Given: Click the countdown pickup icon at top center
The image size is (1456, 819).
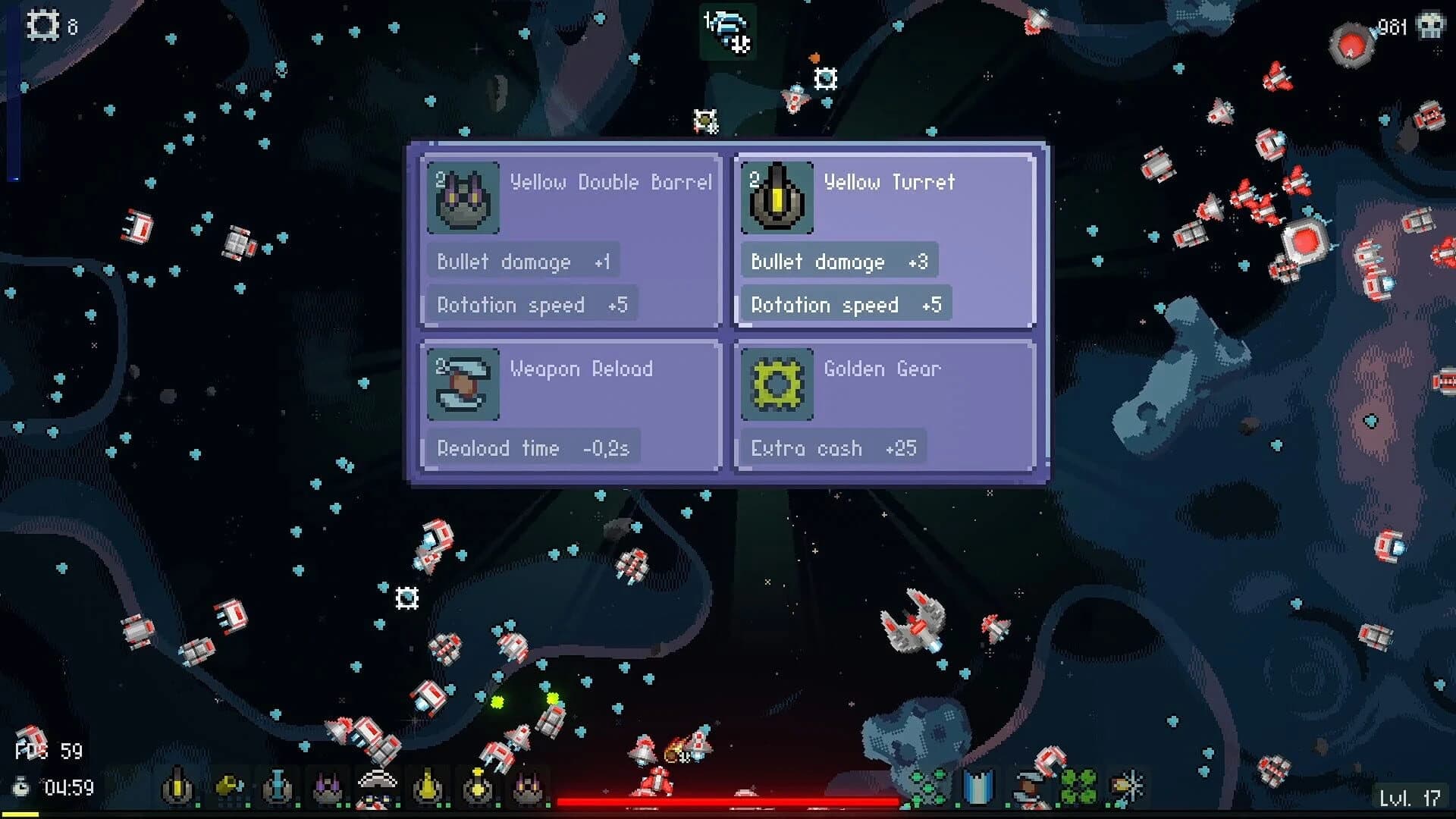Looking at the screenshot, I should 726,32.
